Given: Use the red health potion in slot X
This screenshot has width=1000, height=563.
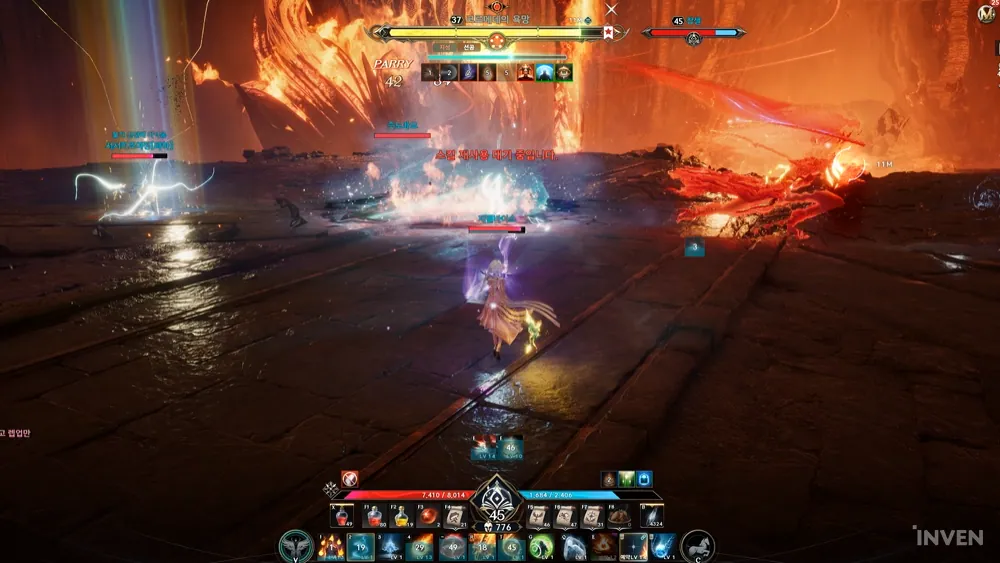Looking at the screenshot, I should click(x=341, y=516).
